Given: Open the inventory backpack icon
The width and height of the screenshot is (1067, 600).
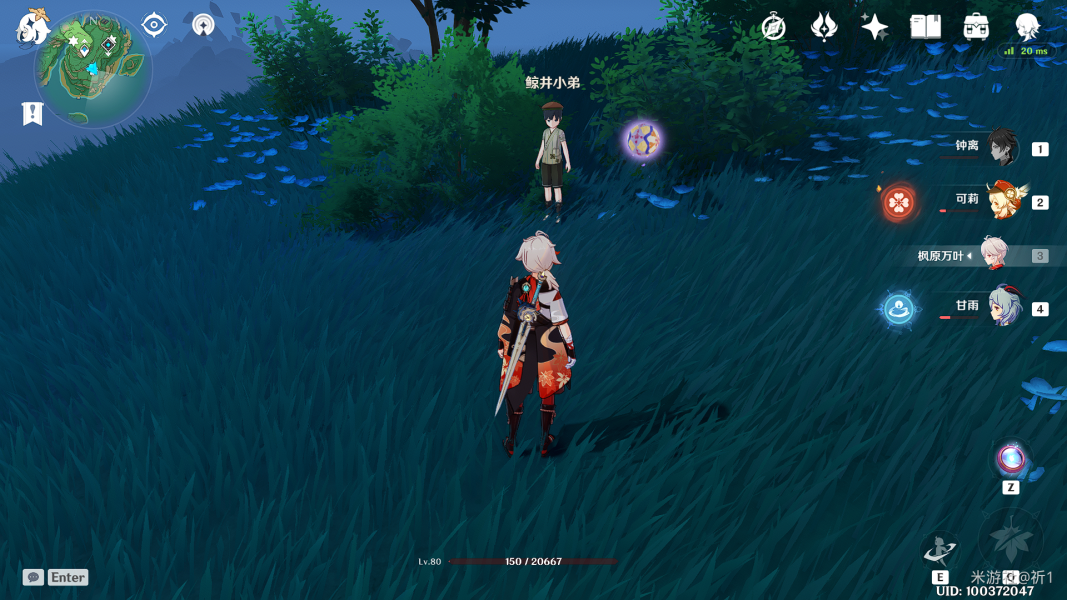Looking at the screenshot, I should click(976, 27).
